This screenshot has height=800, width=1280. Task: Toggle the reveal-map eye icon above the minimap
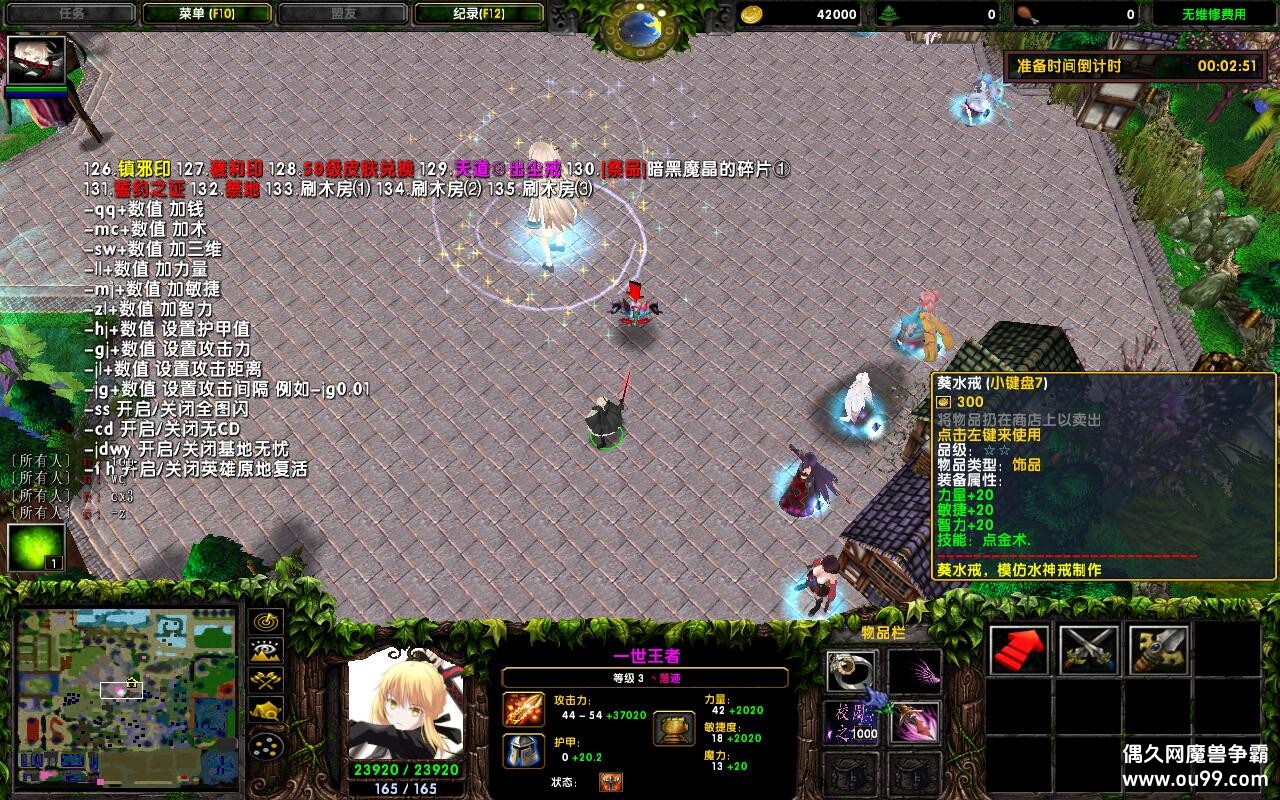(x=264, y=649)
